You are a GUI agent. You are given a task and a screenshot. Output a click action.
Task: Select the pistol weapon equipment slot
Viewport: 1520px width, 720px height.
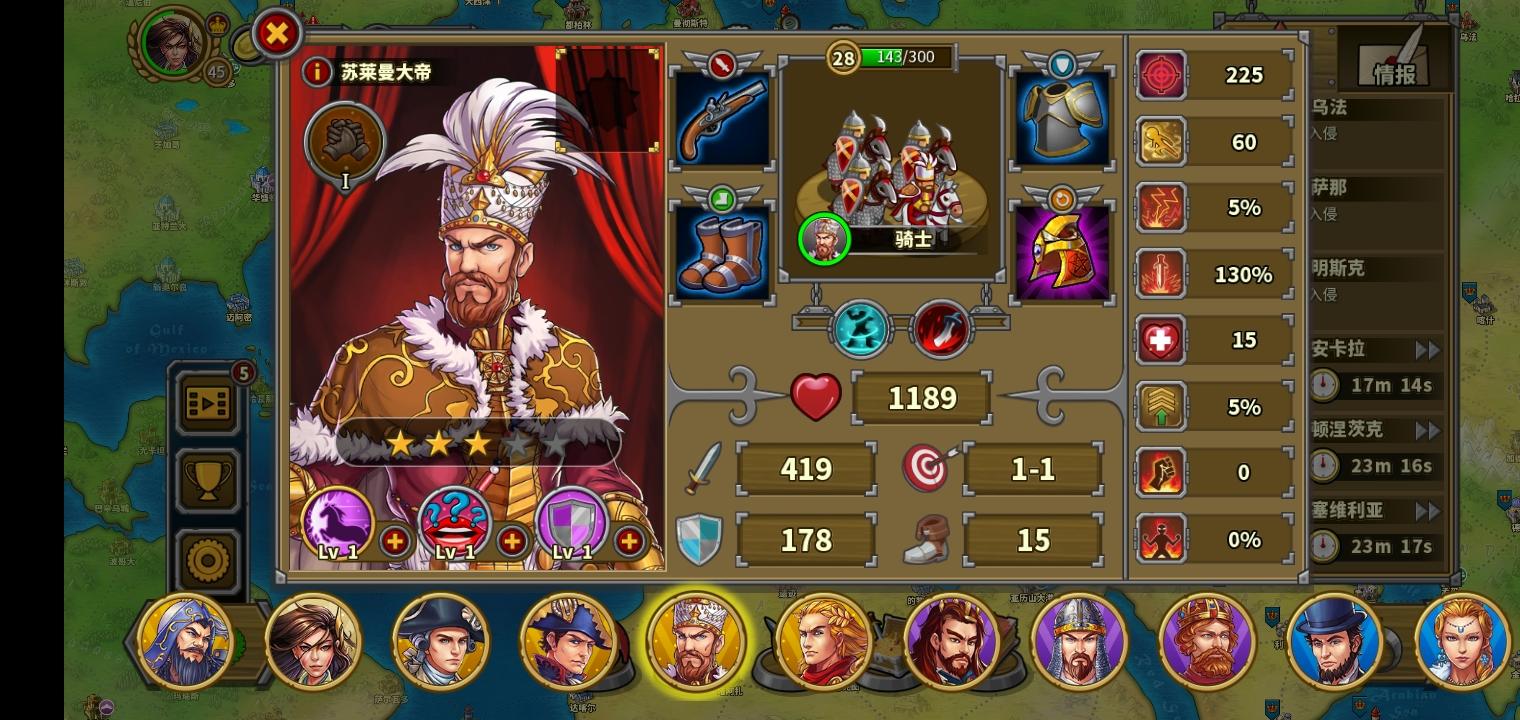pyautogui.click(x=722, y=116)
